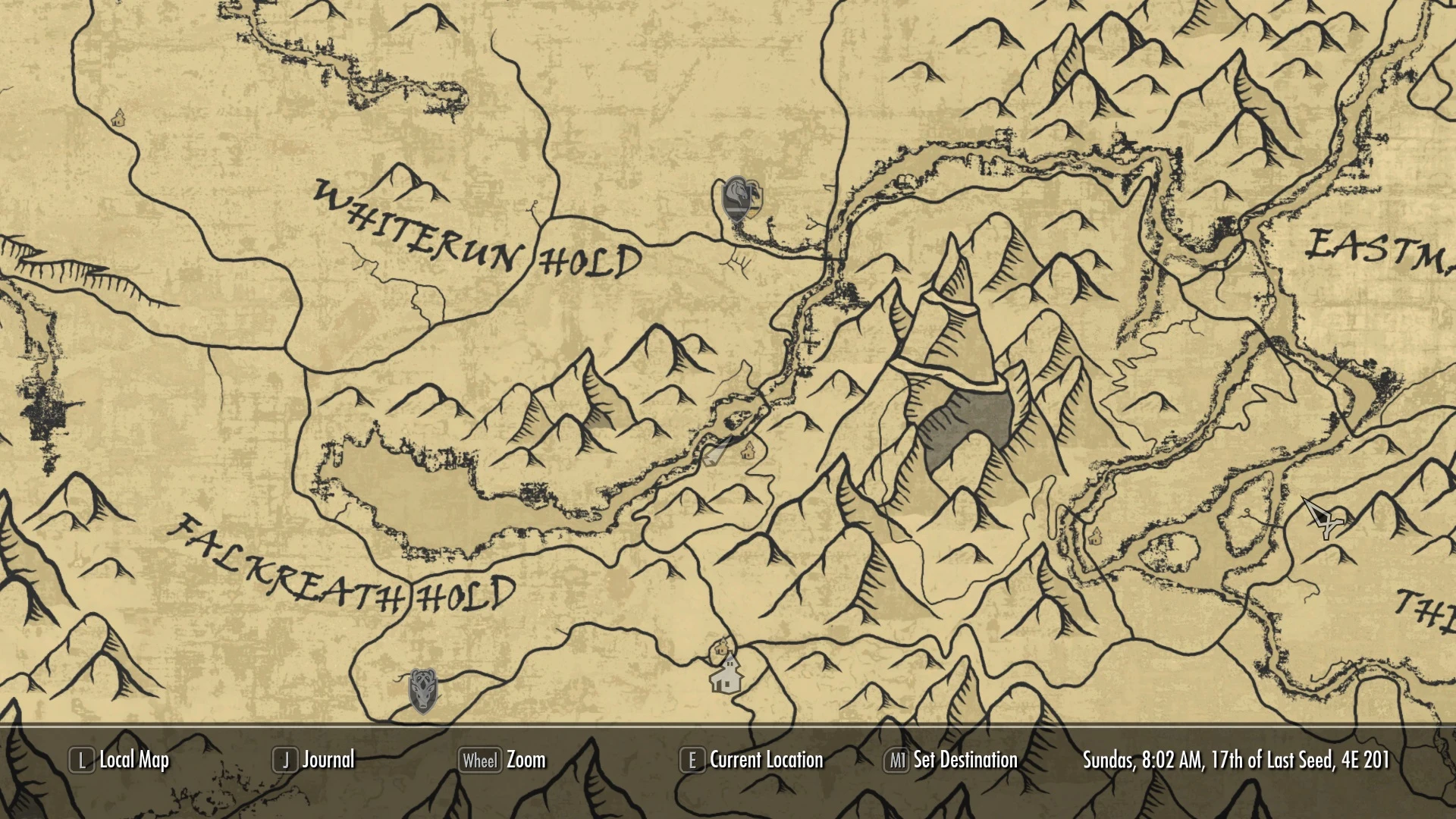Open the Journal
The height and width of the screenshot is (819, 1456).
(x=328, y=760)
